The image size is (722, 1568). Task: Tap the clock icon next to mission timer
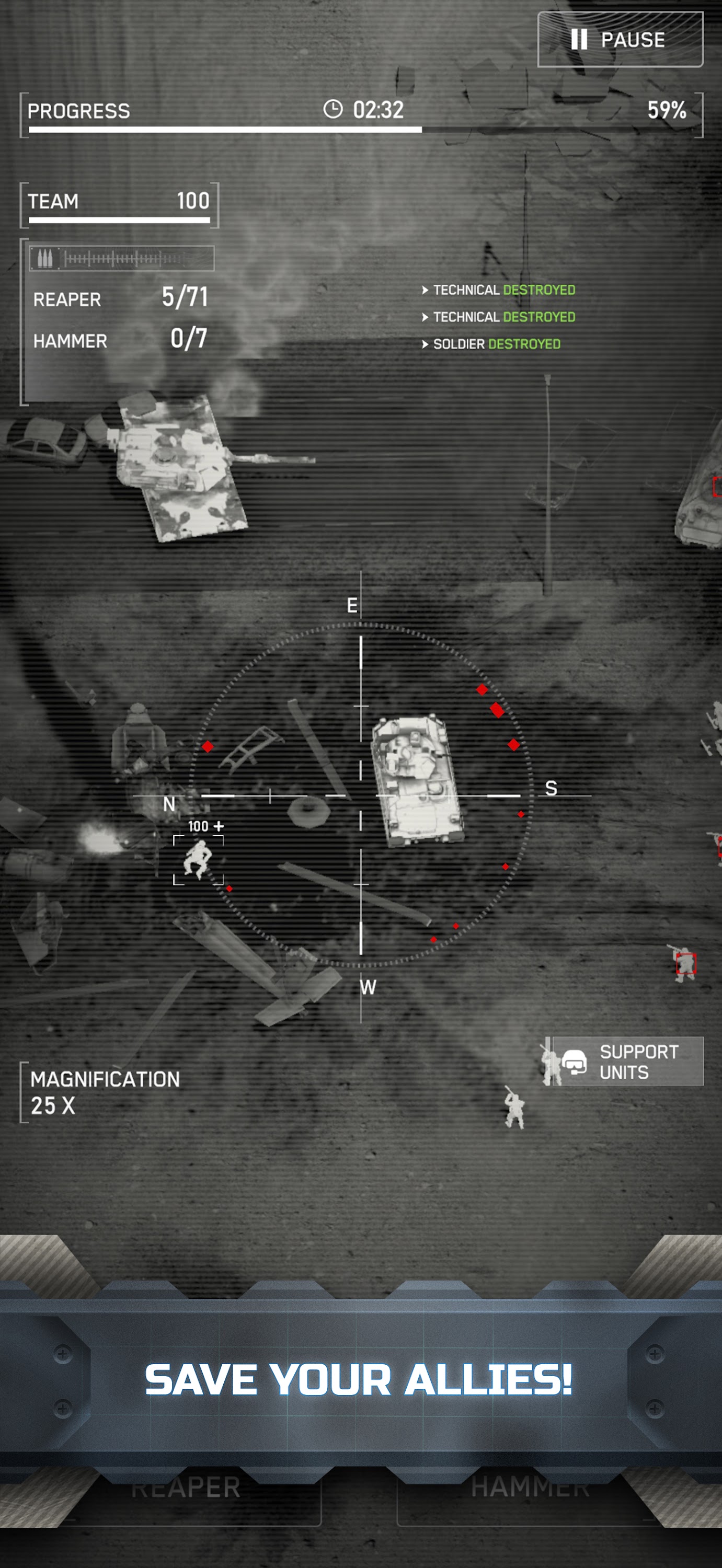click(333, 110)
